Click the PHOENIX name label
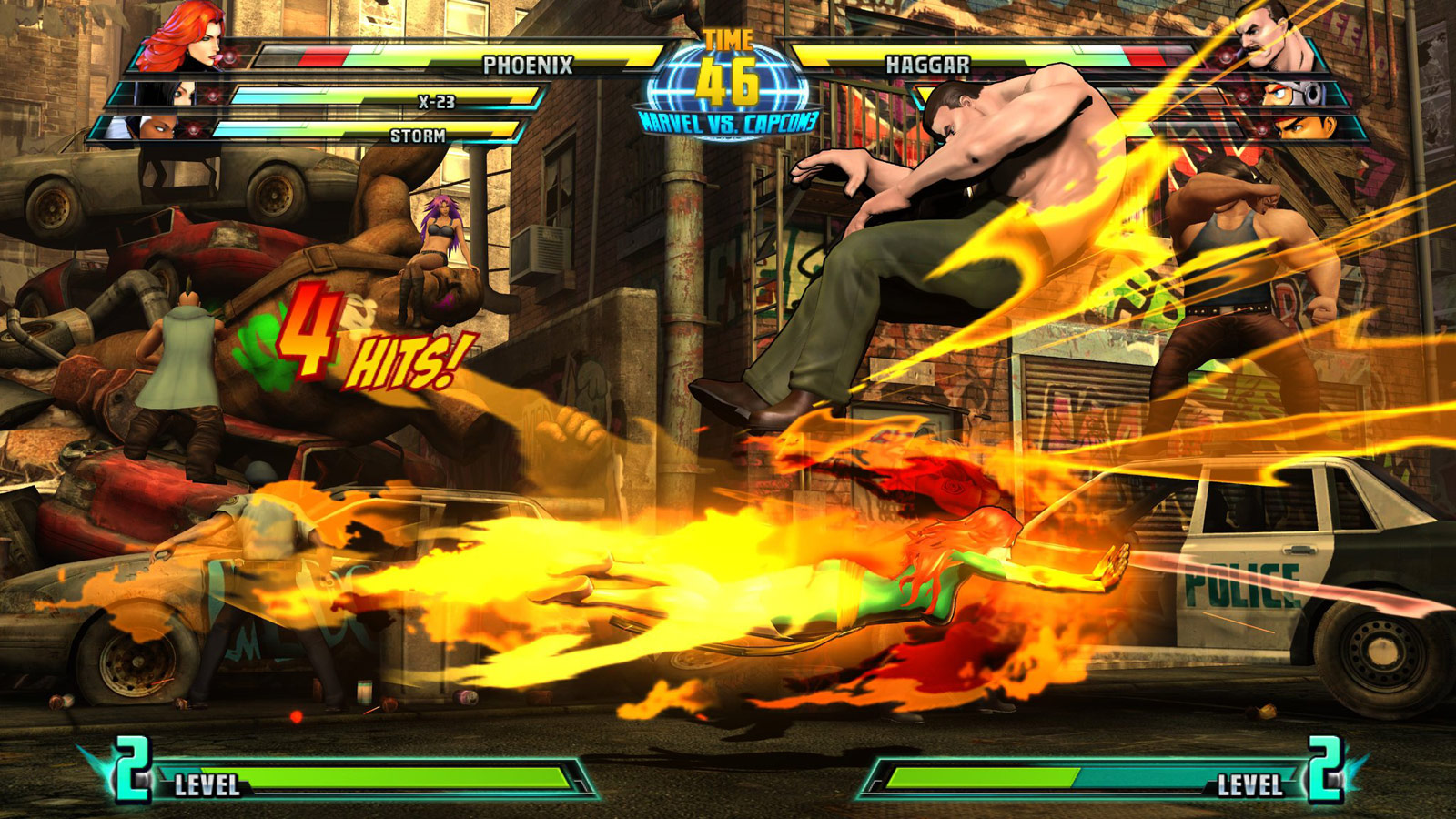 (x=529, y=62)
